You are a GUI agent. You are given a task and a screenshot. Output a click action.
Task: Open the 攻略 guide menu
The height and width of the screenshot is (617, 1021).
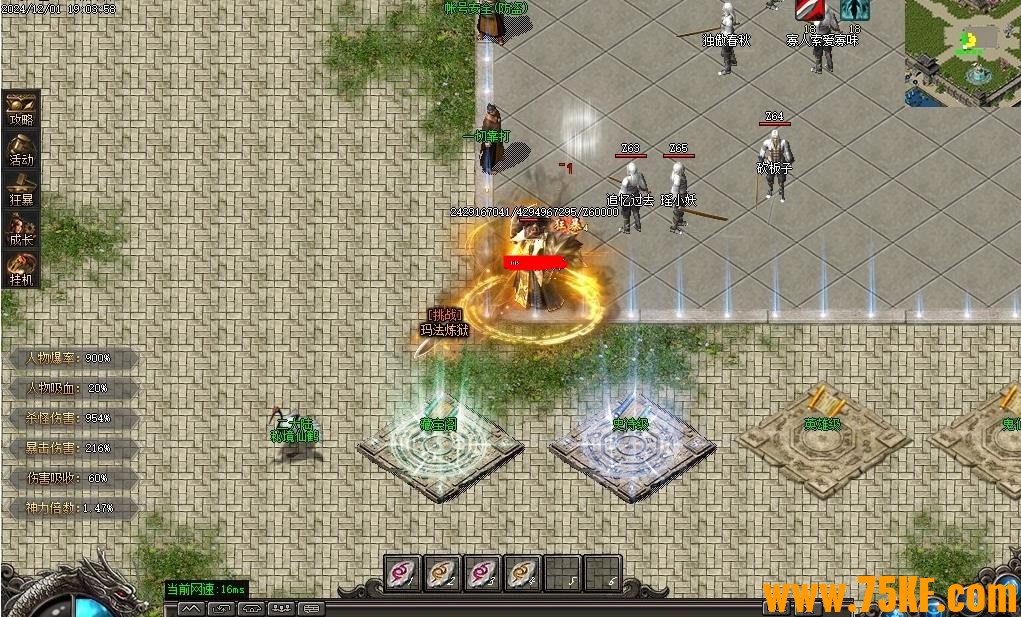click(x=22, y=108)
